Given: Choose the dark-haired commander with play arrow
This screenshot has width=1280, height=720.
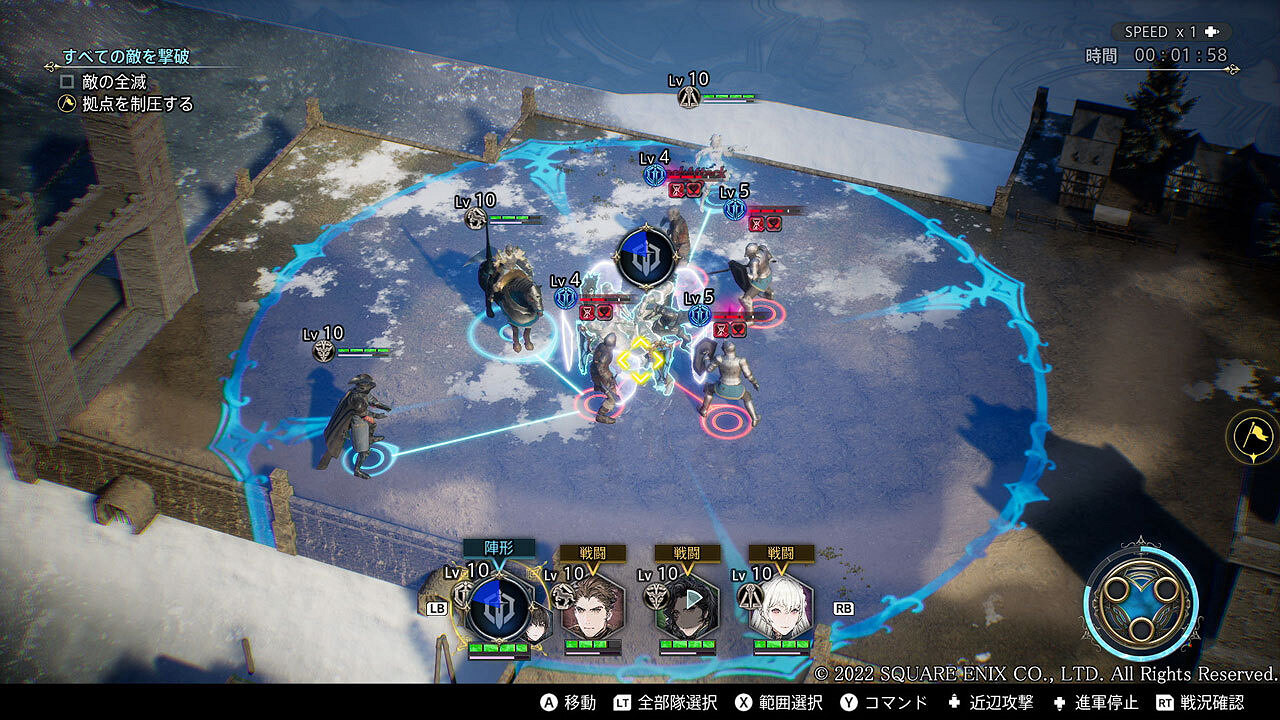Looking at the screenshot, I should pyautogui.click(x=688, y=606).
